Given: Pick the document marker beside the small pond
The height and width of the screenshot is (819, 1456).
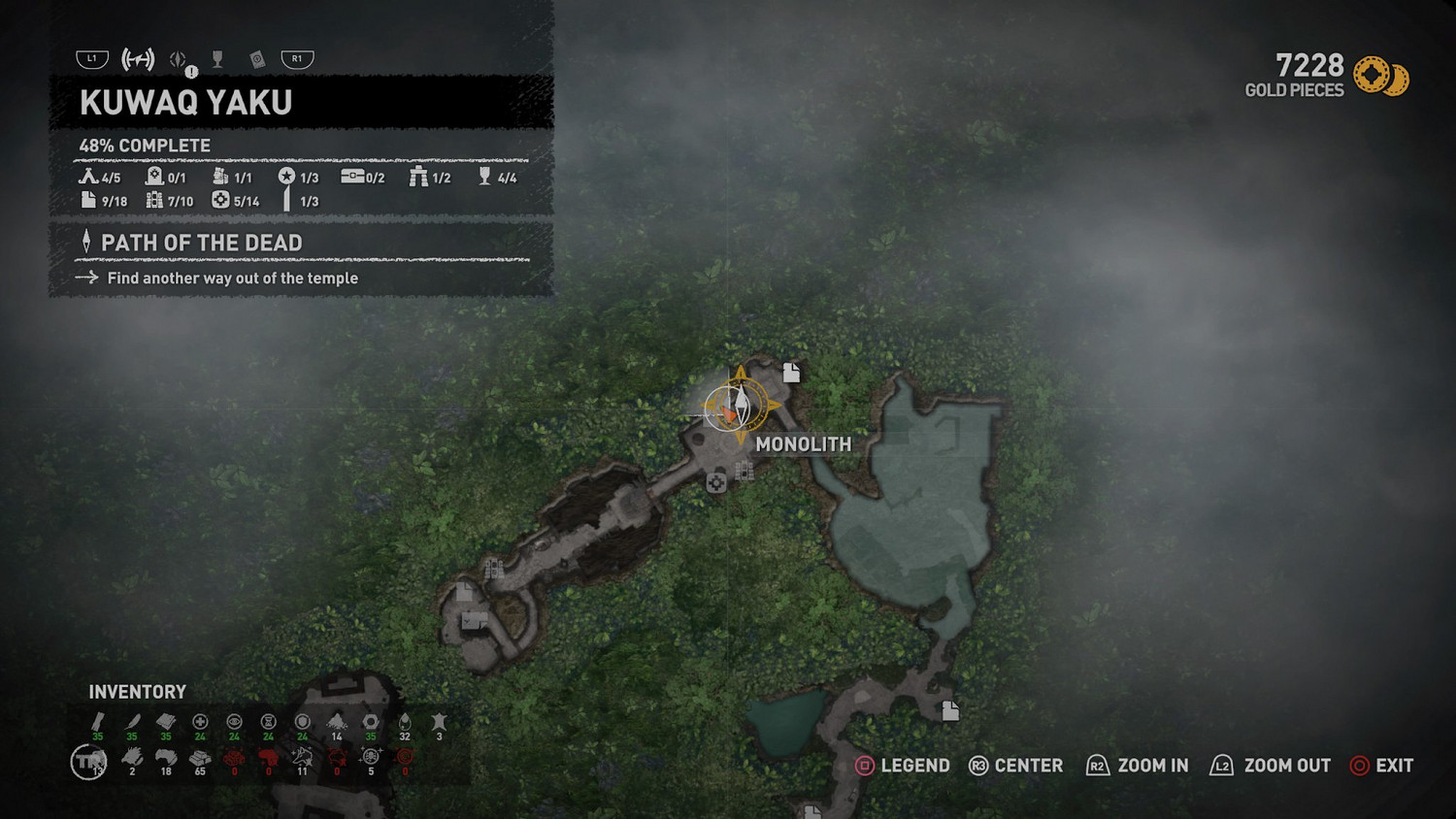Looking at the screenshot, I should (950, 710).
